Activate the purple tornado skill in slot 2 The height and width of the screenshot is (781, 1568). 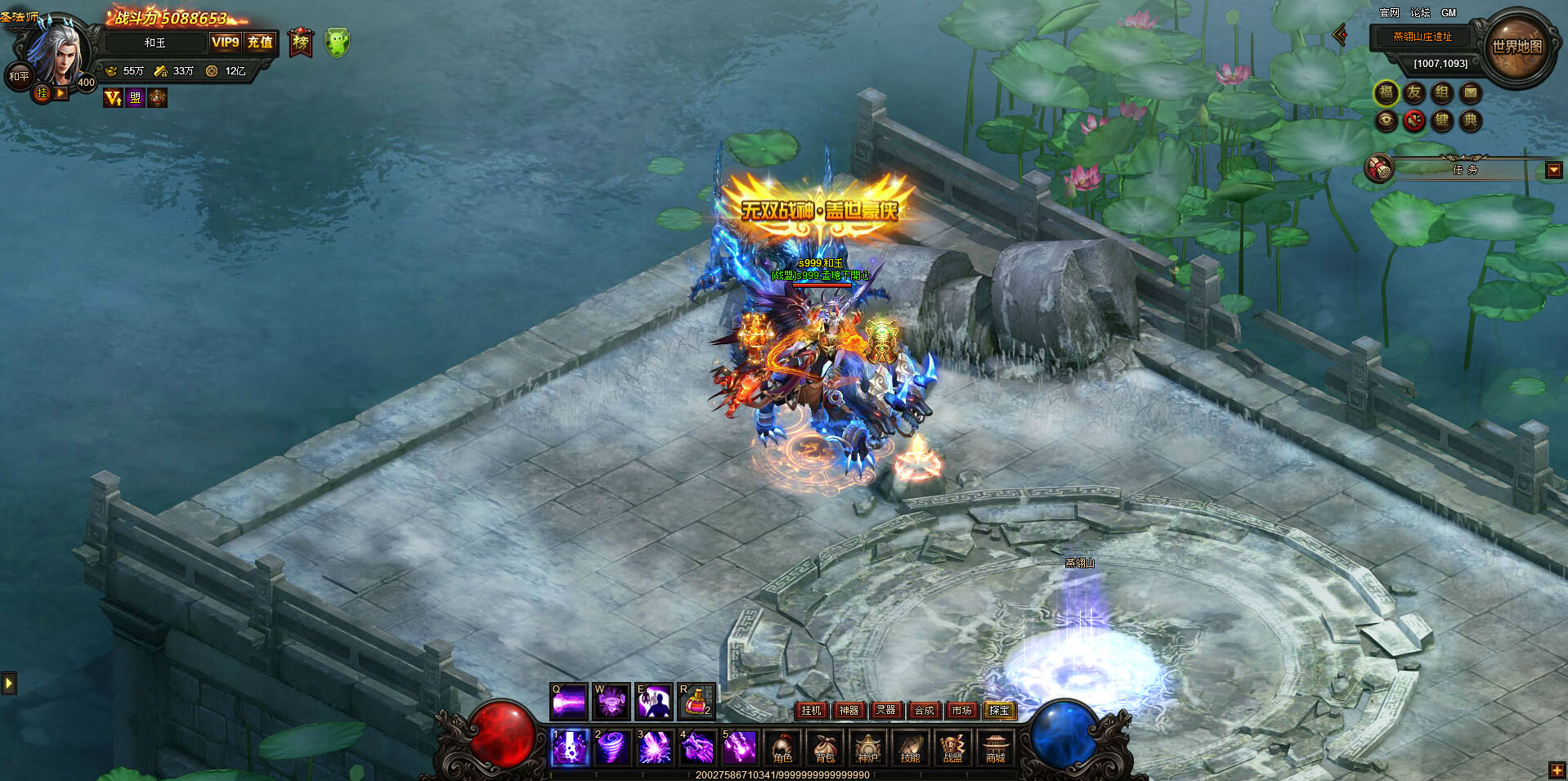click(x=612, y=747)
